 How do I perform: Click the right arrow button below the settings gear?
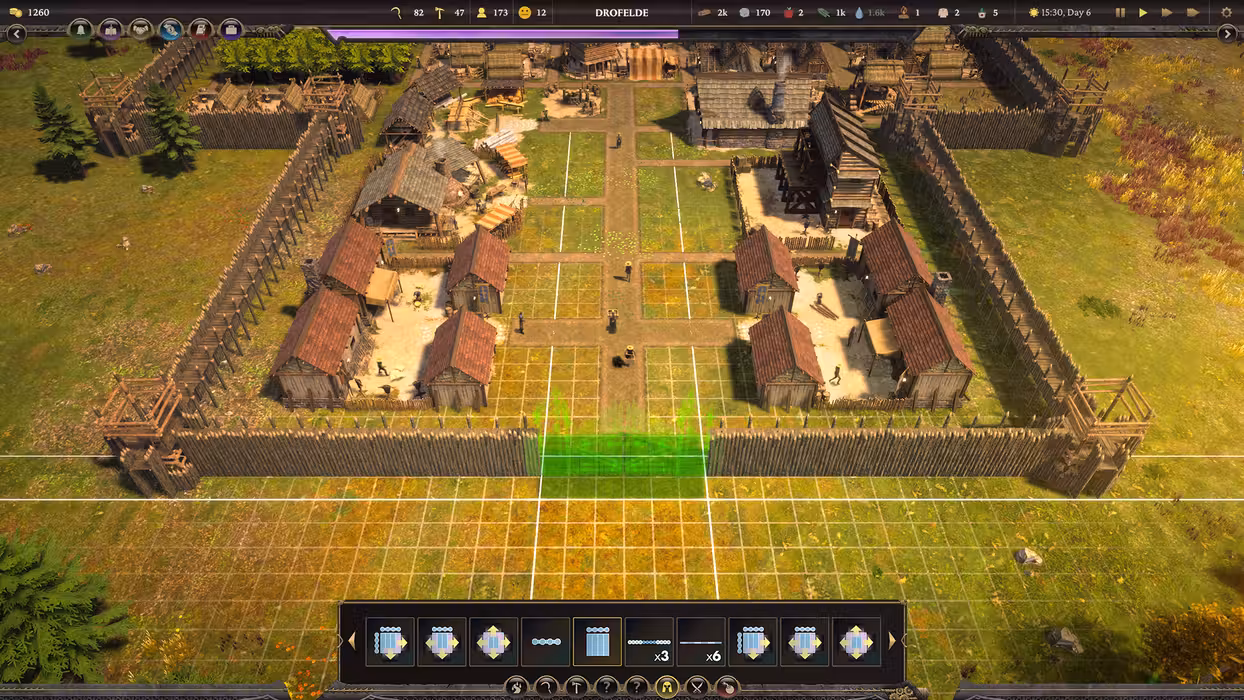point(1228,34)
